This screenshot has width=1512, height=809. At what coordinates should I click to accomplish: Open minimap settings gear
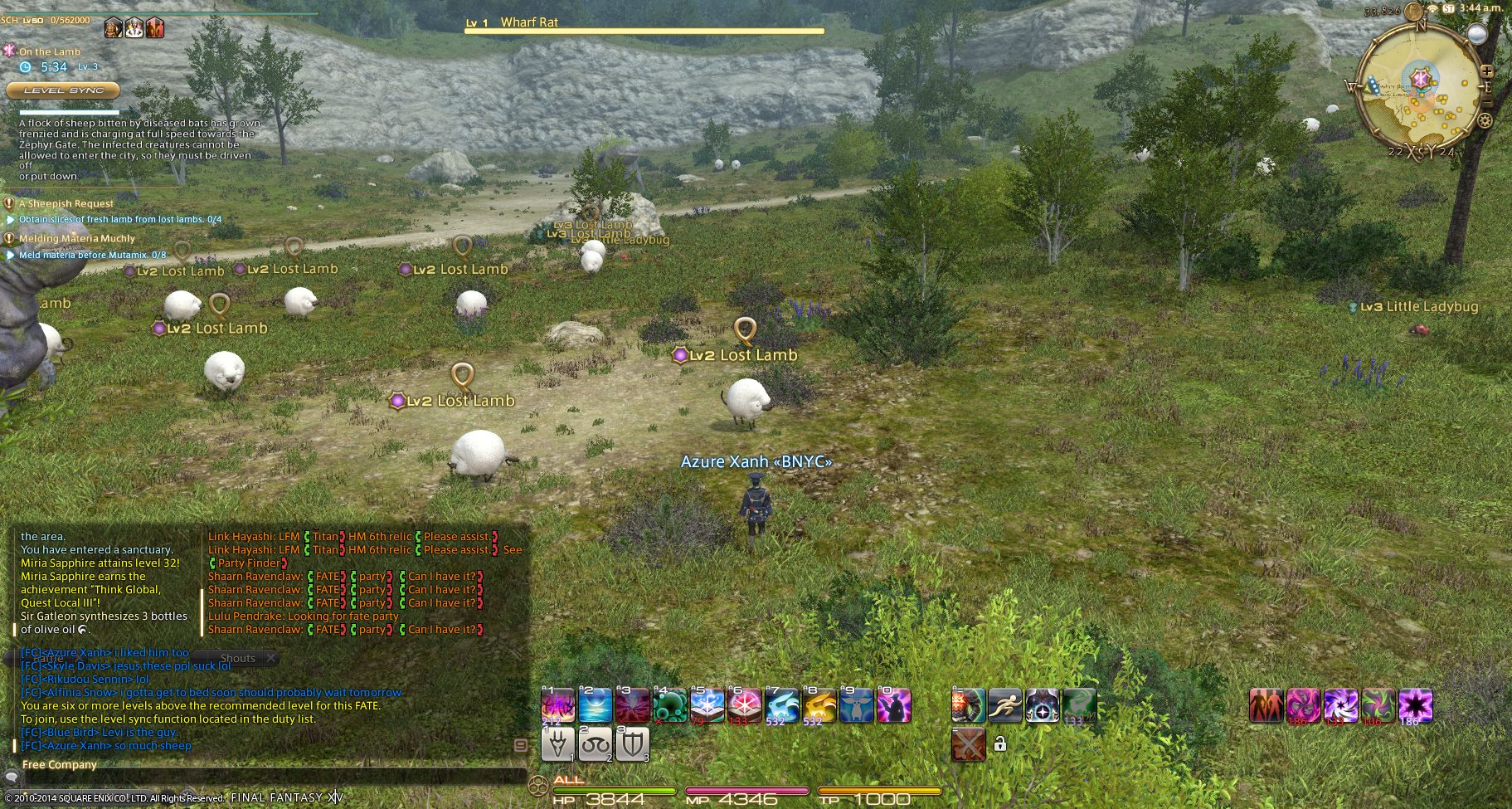pos(1485,120)
